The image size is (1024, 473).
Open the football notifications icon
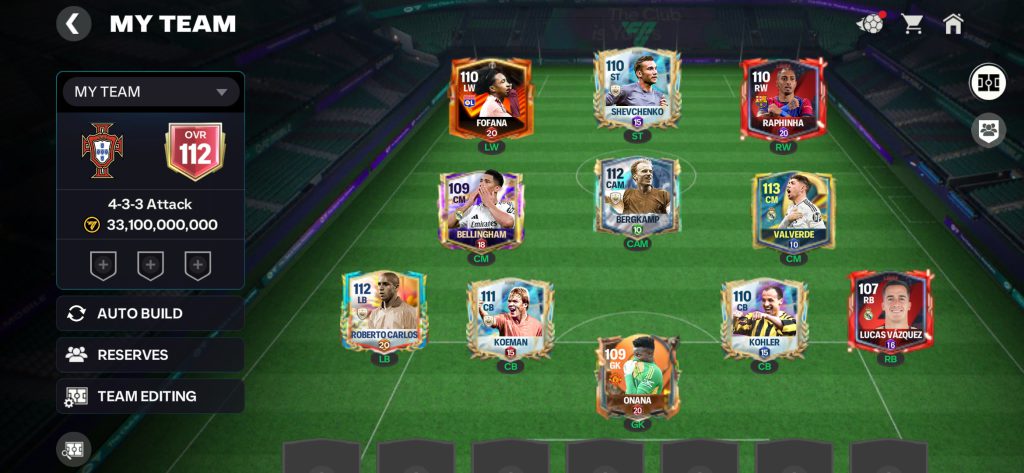[x=872, y=23]
